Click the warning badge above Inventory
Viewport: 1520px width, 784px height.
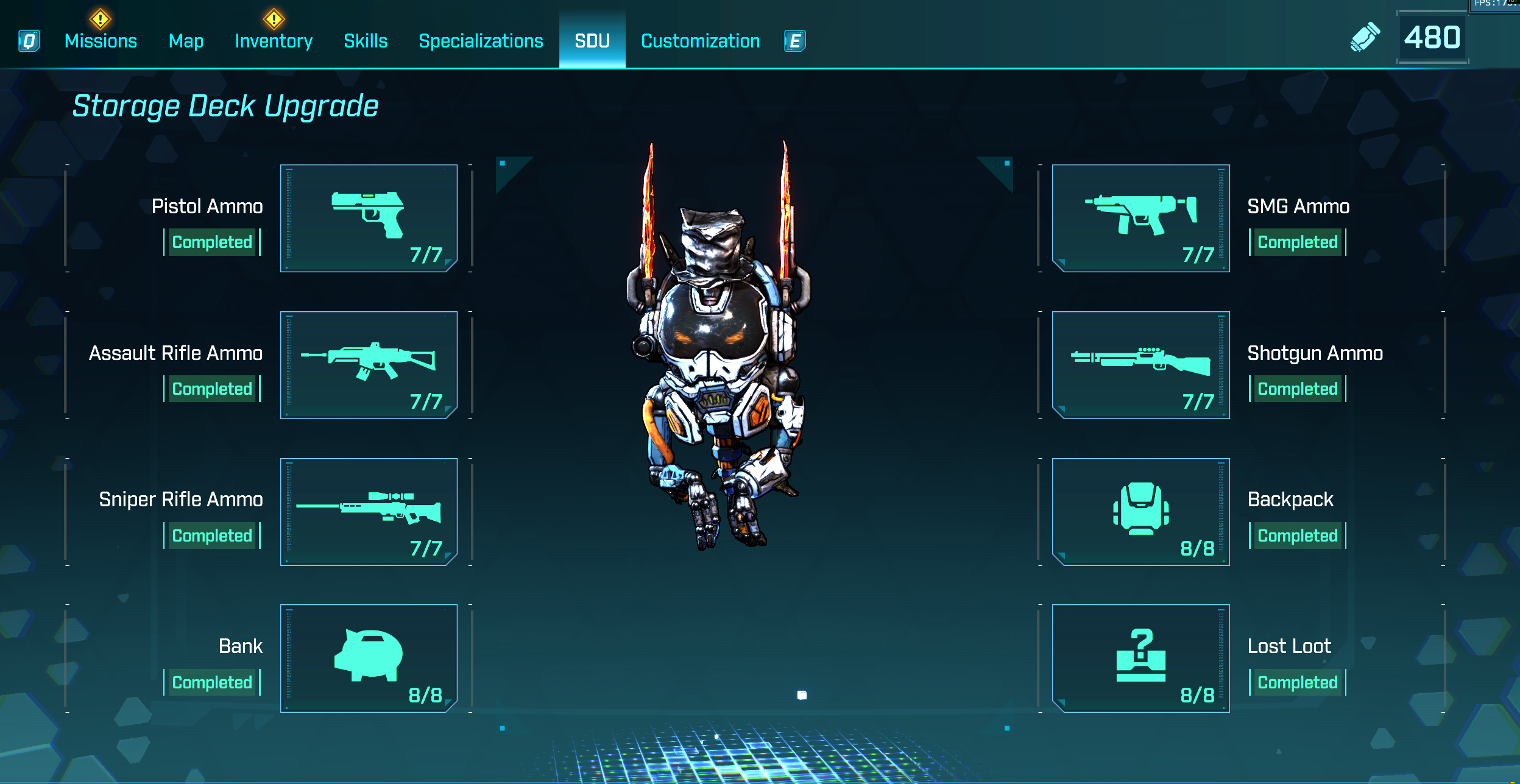(273, 20)
